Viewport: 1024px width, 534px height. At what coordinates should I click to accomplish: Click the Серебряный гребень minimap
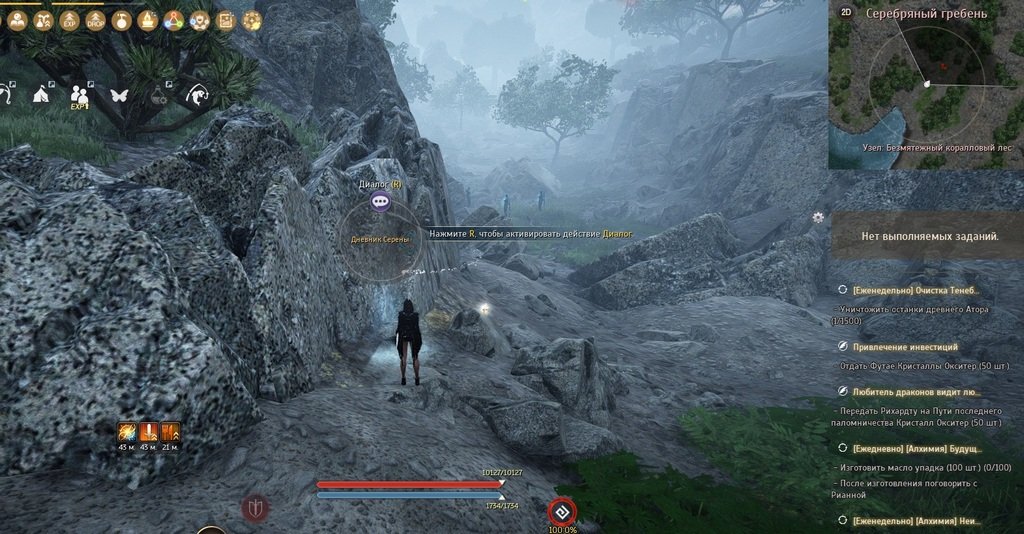(x=926, y=86)
